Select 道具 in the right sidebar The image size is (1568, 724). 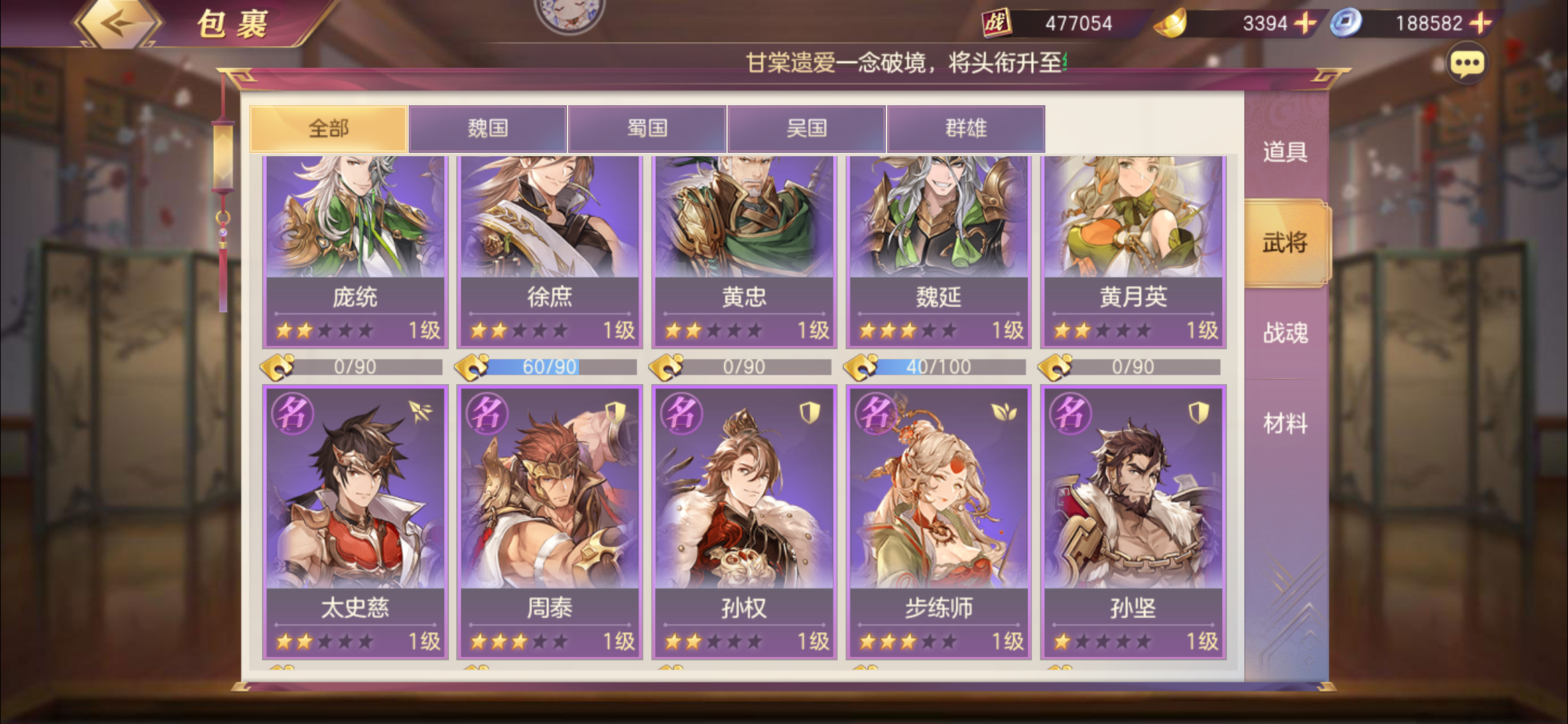[1285, 153]
